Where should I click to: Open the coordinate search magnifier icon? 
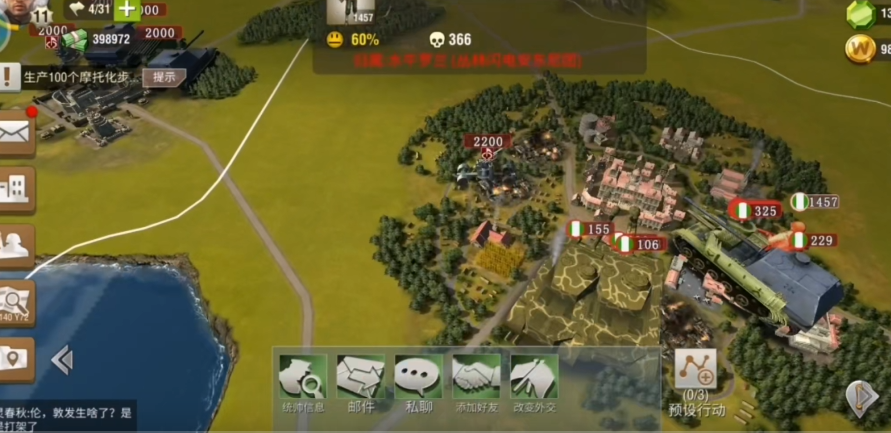[16, 301]
